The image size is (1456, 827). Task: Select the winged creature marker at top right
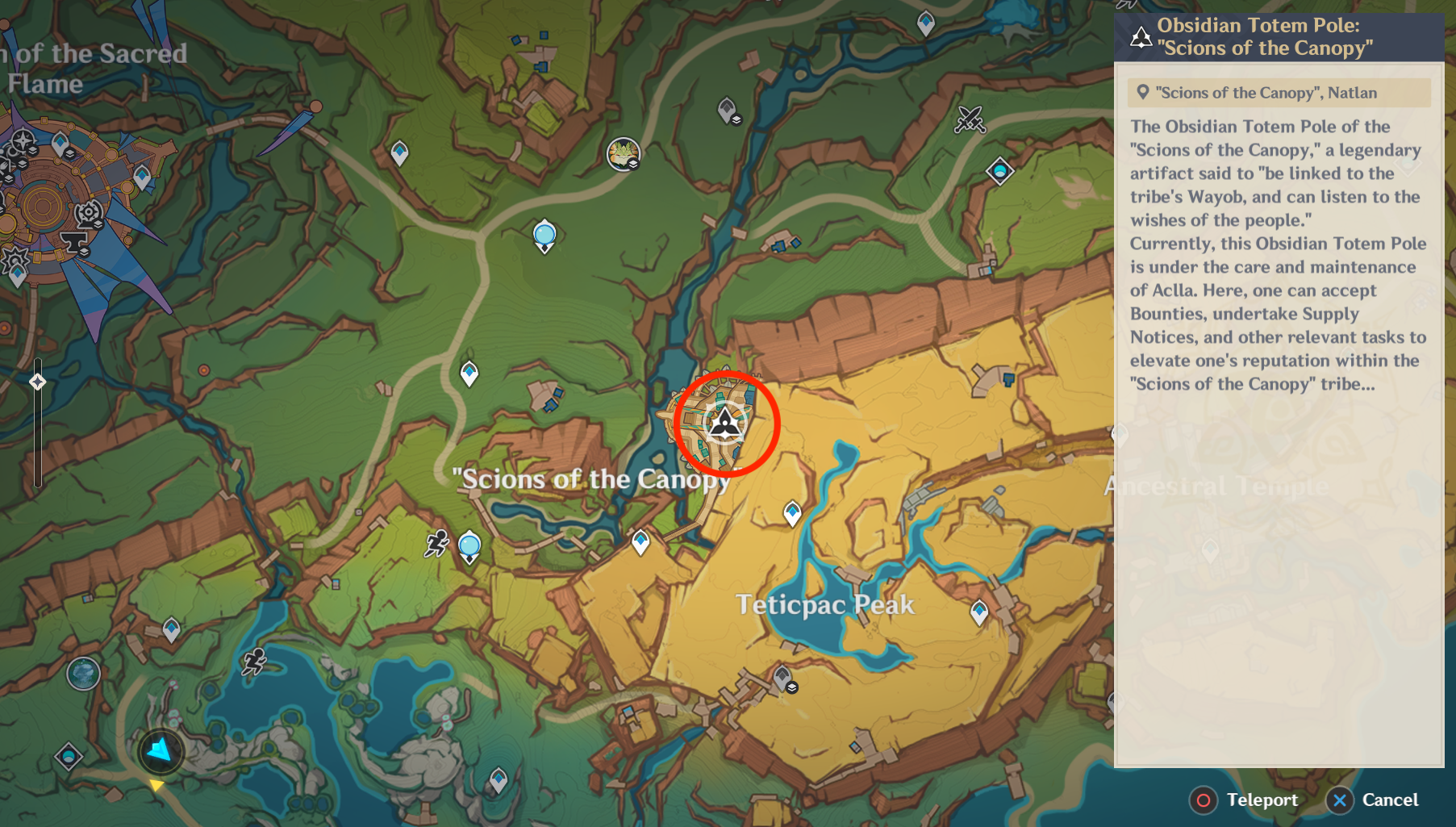tap(969, 119)
